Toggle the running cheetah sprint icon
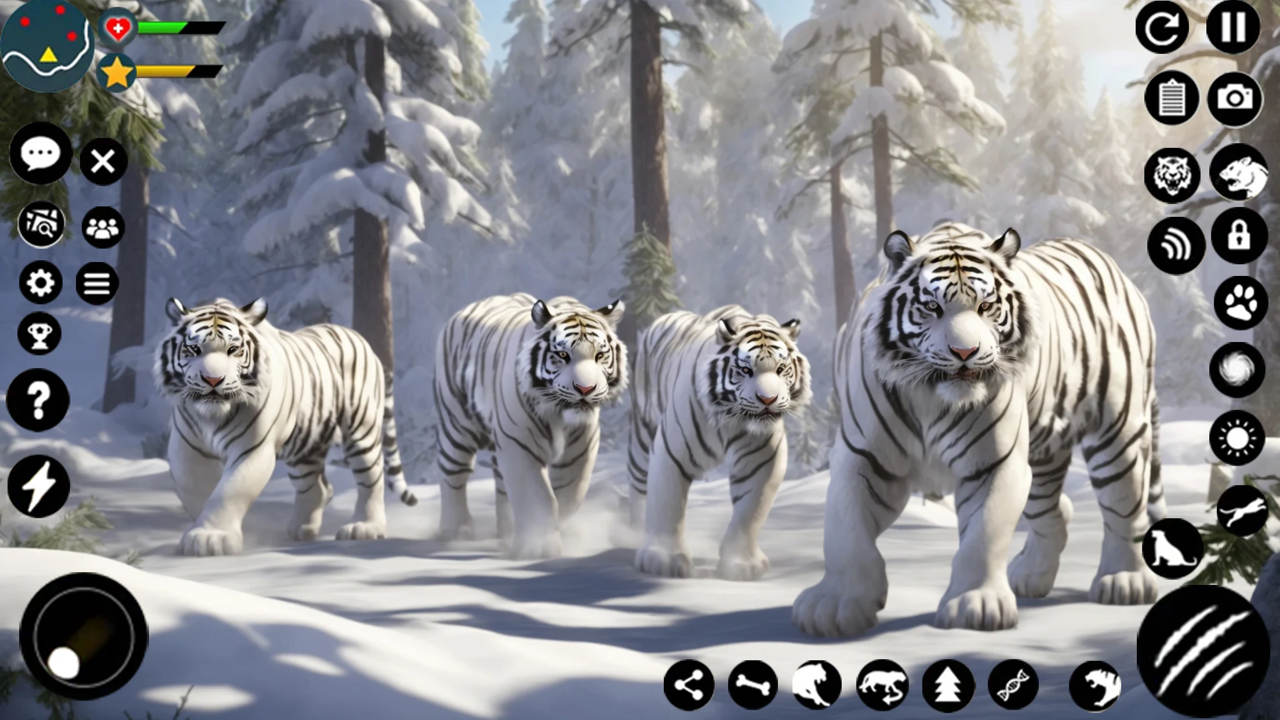 click(1241, 510)
